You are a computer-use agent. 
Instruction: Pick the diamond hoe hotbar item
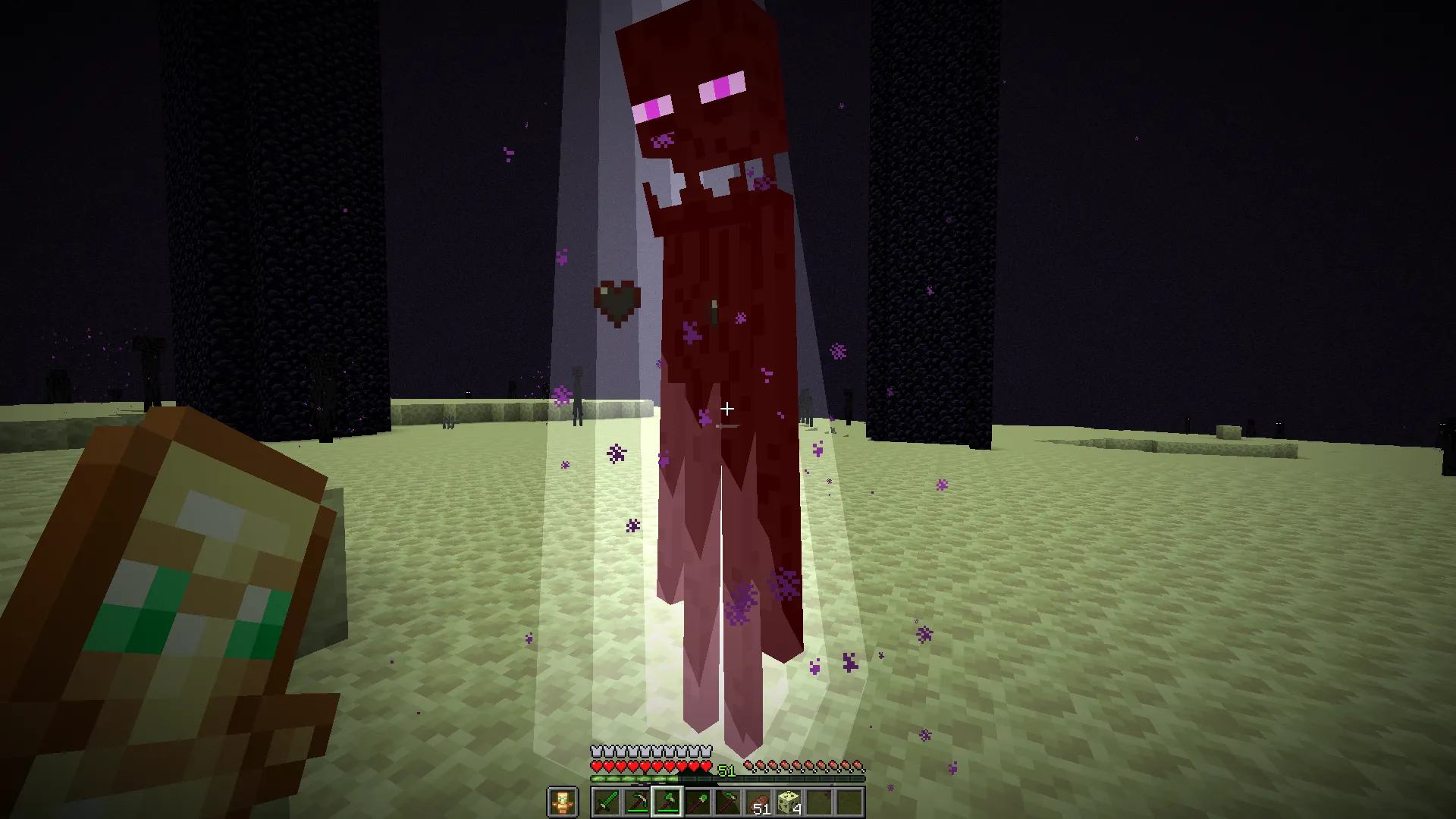[x=729, y=800]
